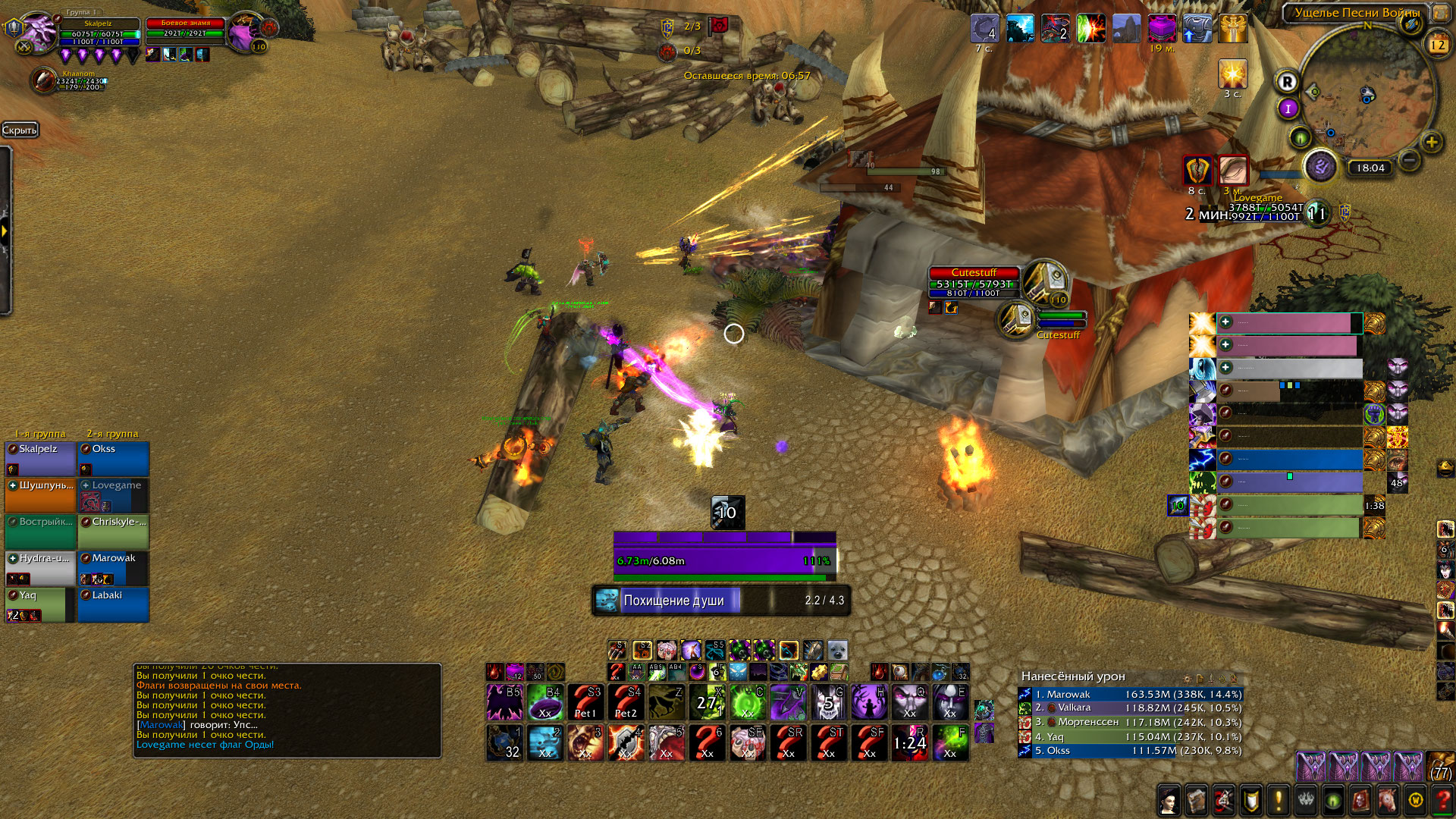Click the chat log window
Viewport: 1456px width, 819px height.
pos(287,710)
